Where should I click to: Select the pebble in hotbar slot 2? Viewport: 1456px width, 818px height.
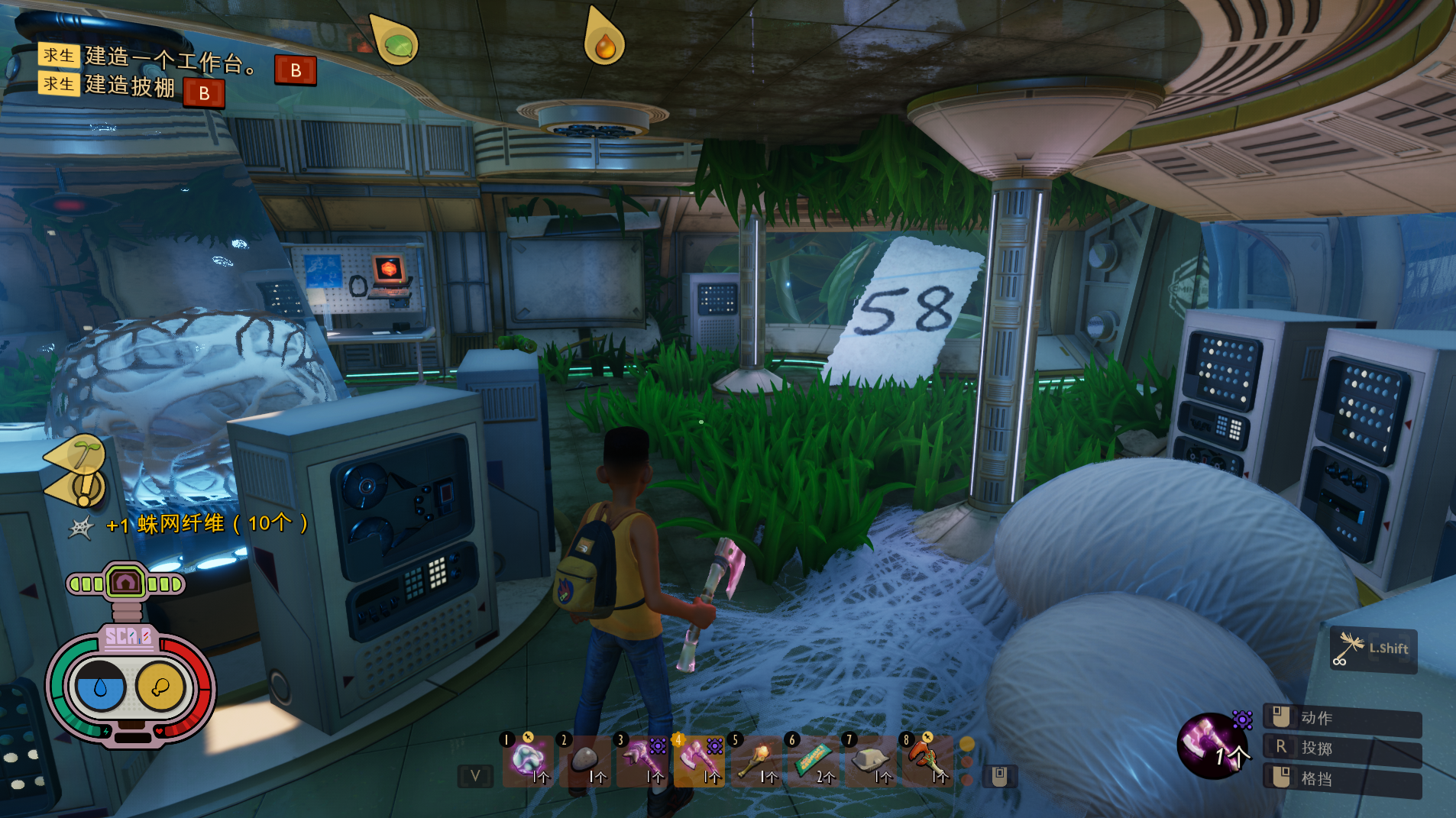pos(585,761)
